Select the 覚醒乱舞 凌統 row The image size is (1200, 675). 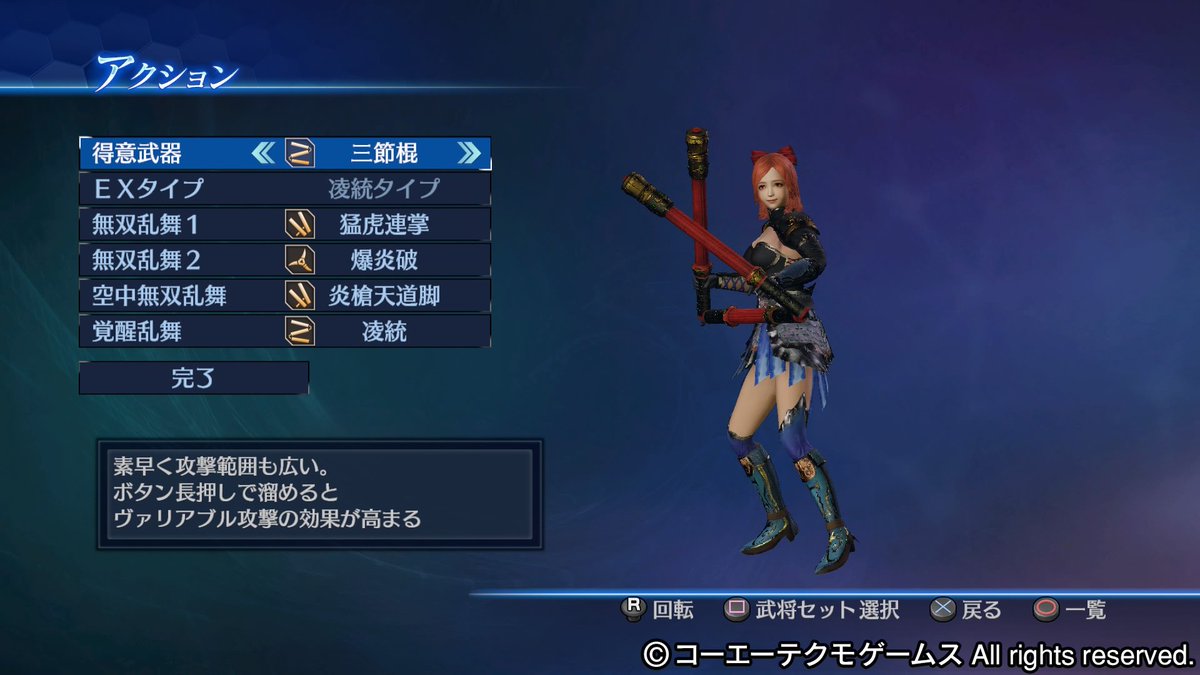[x=285, y=331]
